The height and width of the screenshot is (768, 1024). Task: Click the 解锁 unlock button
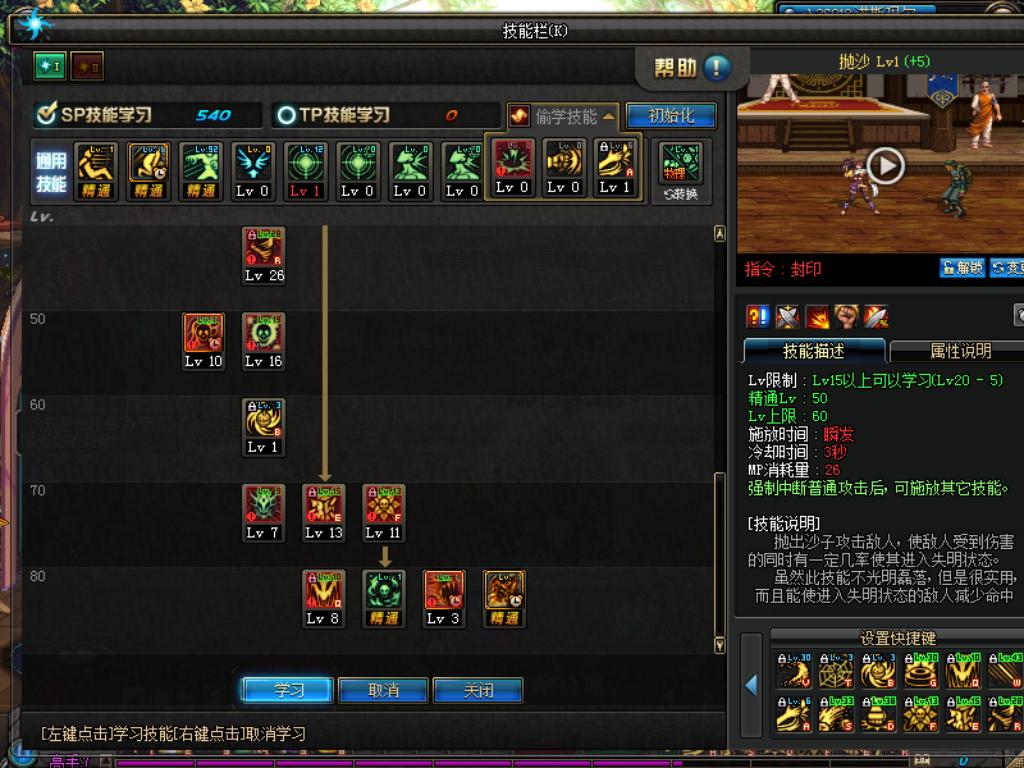click(x=961, y=268)
